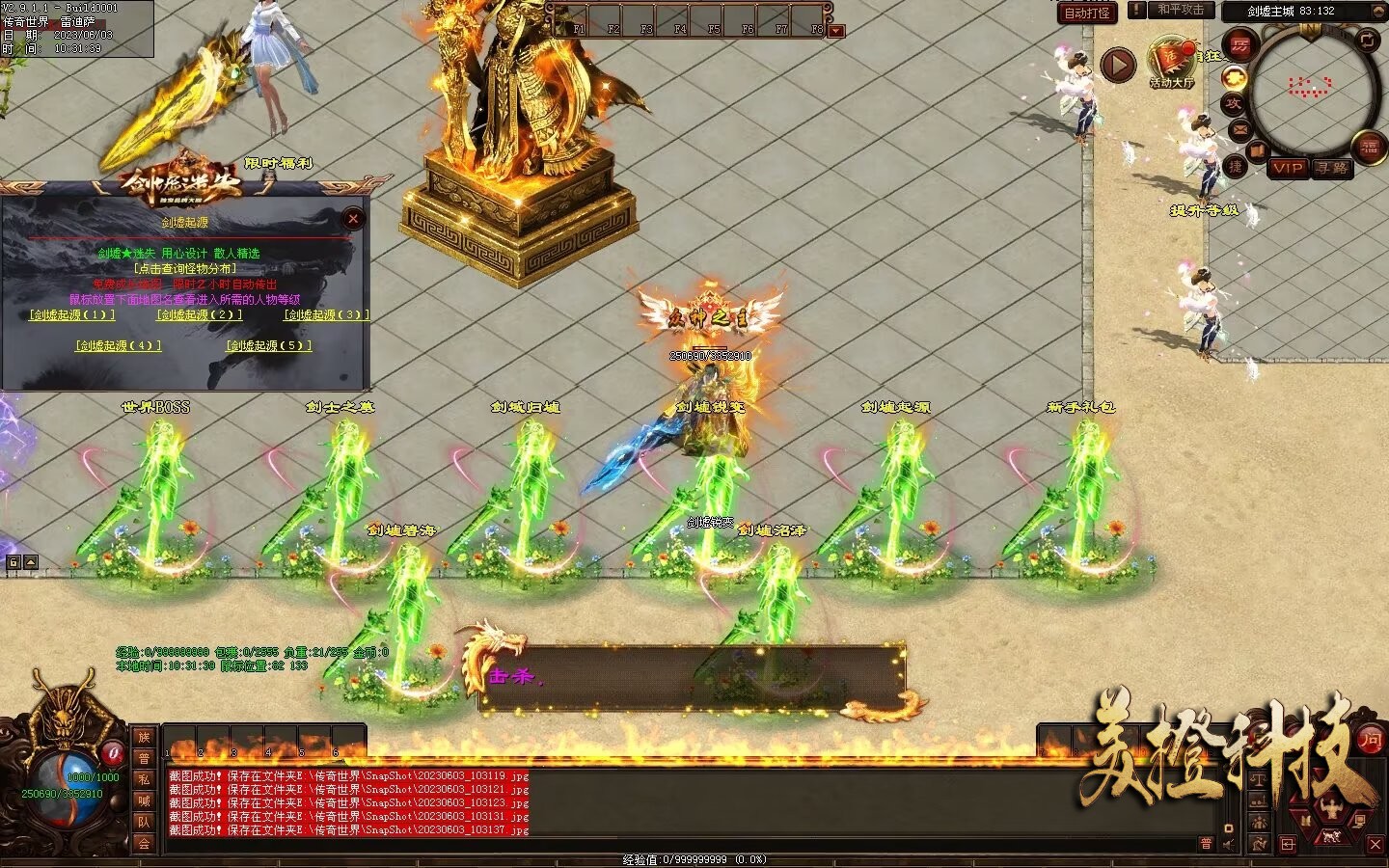Select the 队 team chat channel
The height and width of the screenshot is (868, 1389).
(x=144, y=822)
